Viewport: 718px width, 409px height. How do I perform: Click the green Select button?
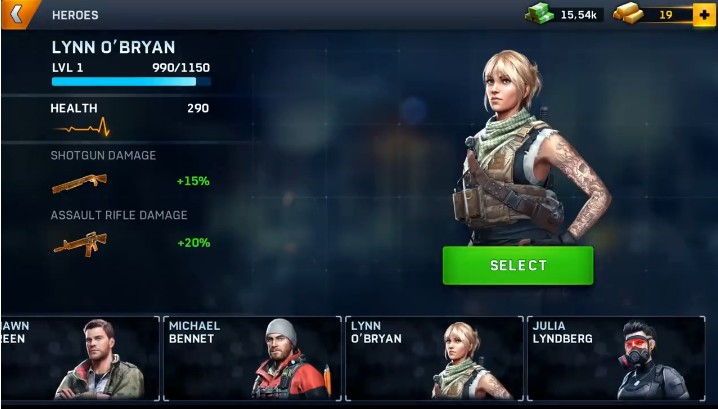[518, 265]
